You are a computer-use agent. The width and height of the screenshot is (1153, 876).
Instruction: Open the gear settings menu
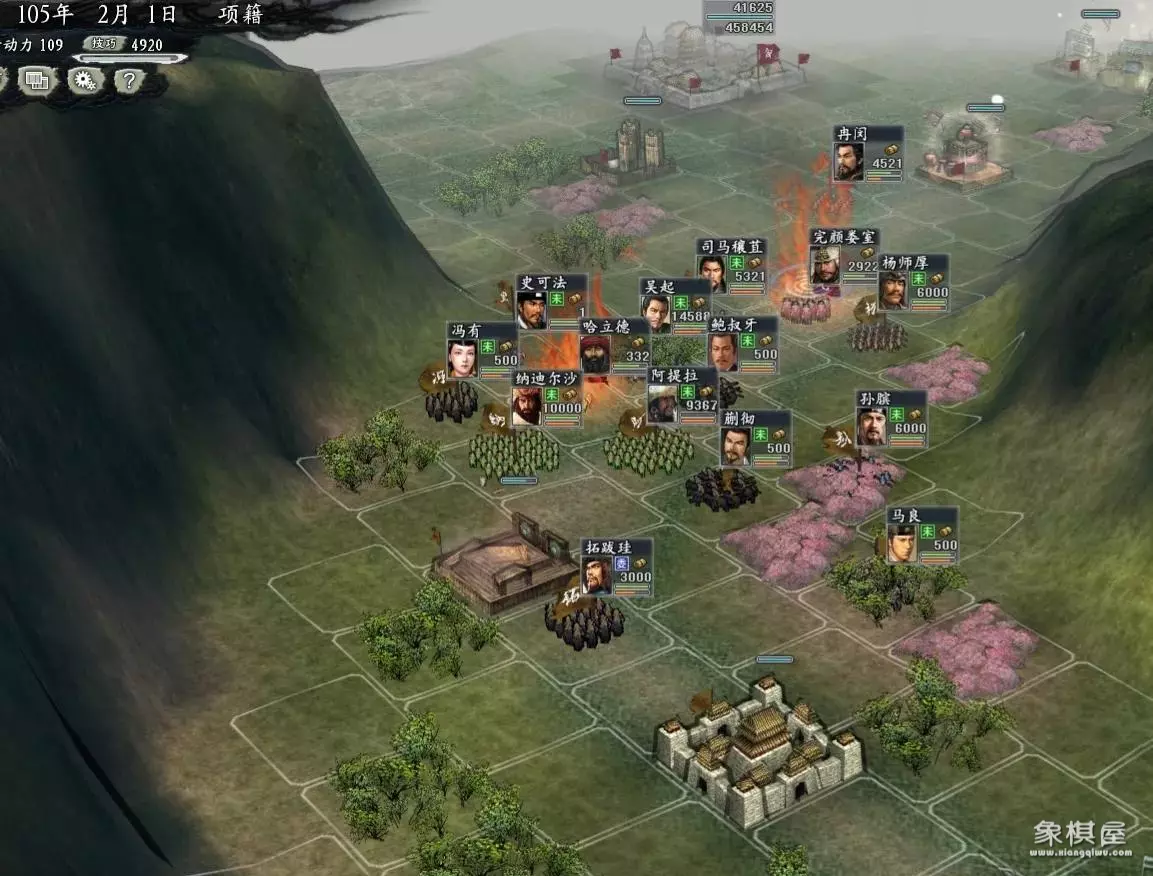85,80
